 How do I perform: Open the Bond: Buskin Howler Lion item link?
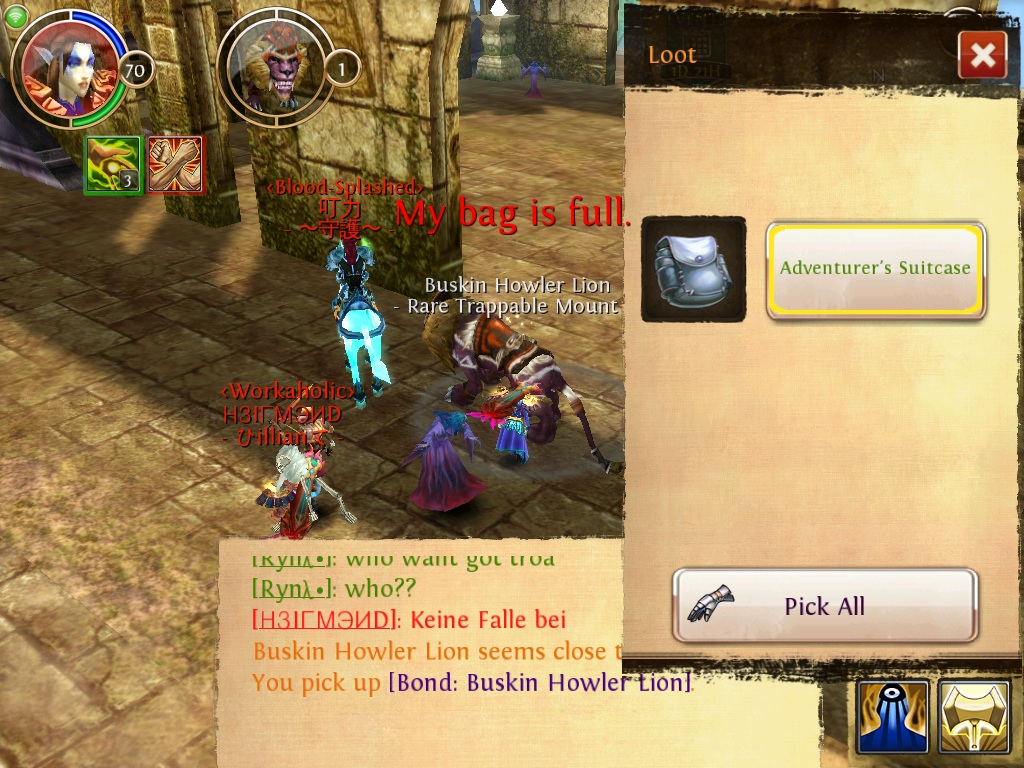(540, 683)
